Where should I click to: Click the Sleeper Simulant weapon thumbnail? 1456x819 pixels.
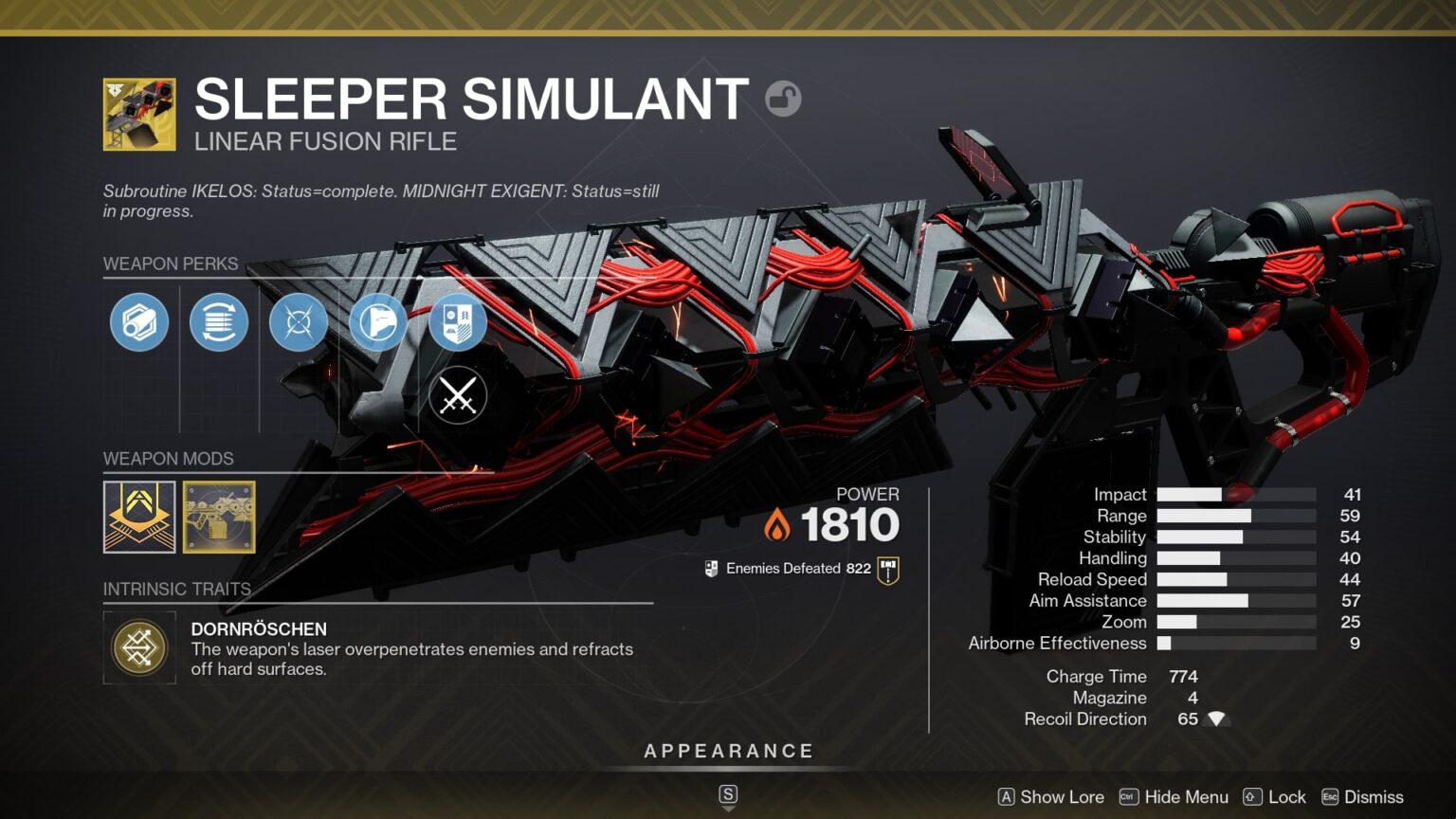coord(138,114)
